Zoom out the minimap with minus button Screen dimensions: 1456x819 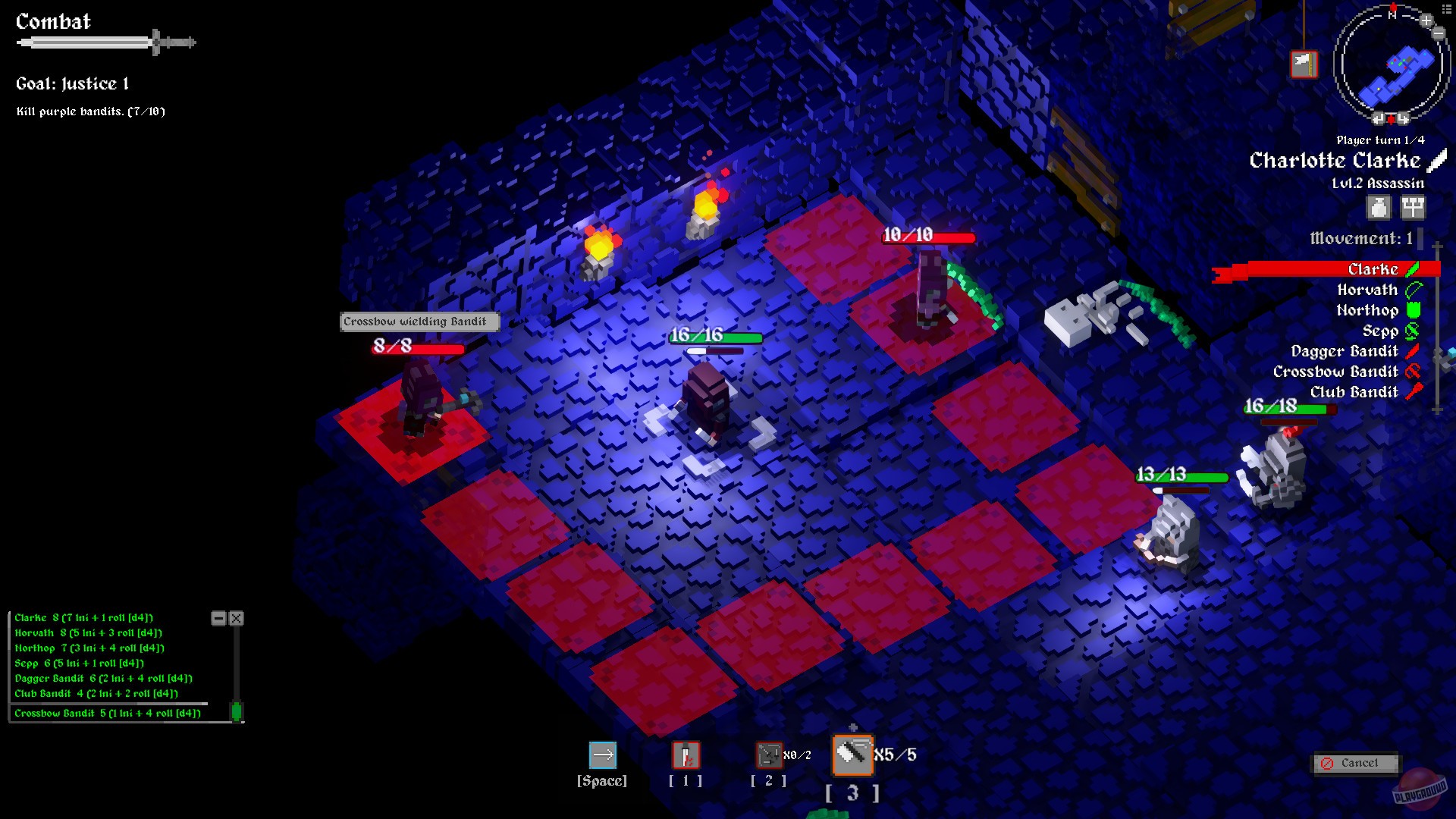1439,33
